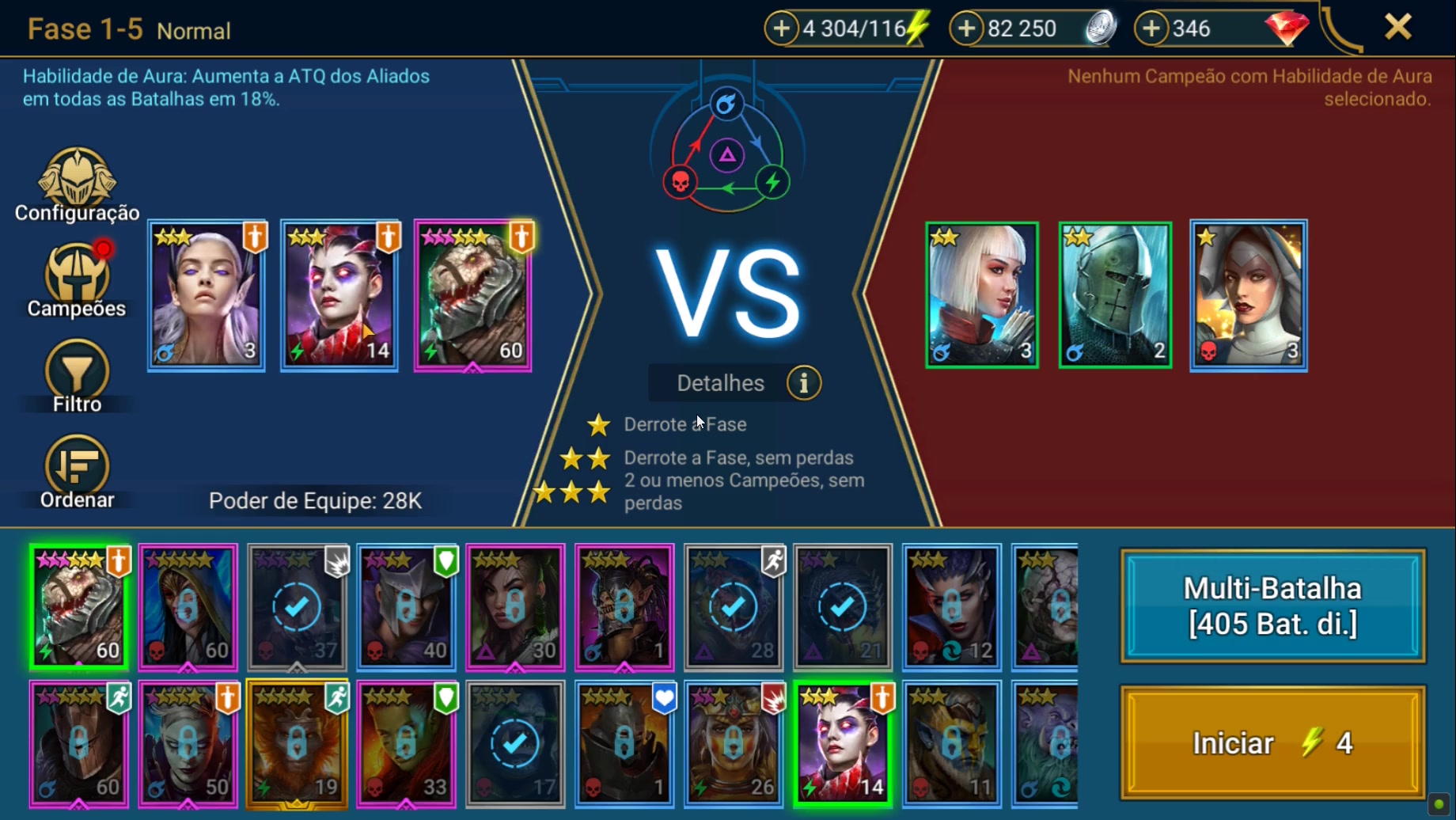Add more silver with the plus button

[x=966, y=28]
